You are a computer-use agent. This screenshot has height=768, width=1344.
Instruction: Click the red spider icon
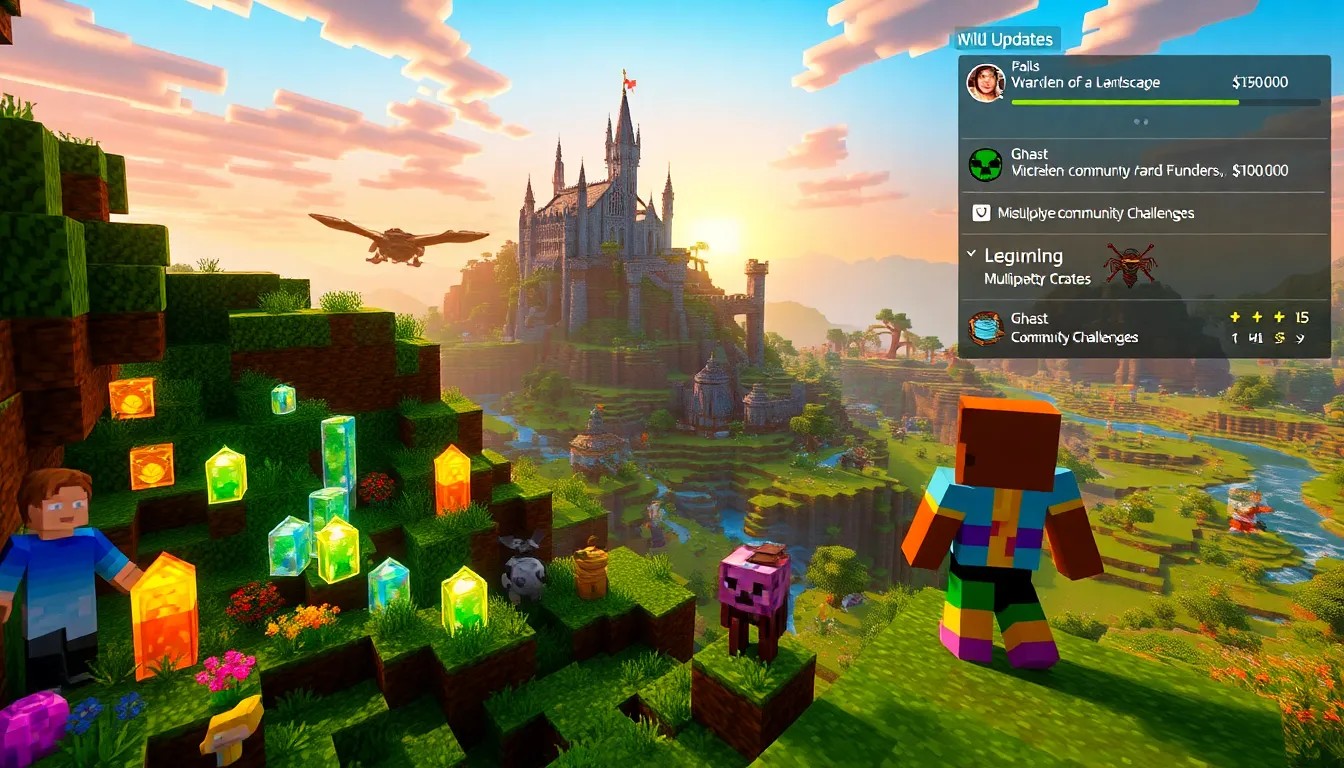(x=1130, y=265)
